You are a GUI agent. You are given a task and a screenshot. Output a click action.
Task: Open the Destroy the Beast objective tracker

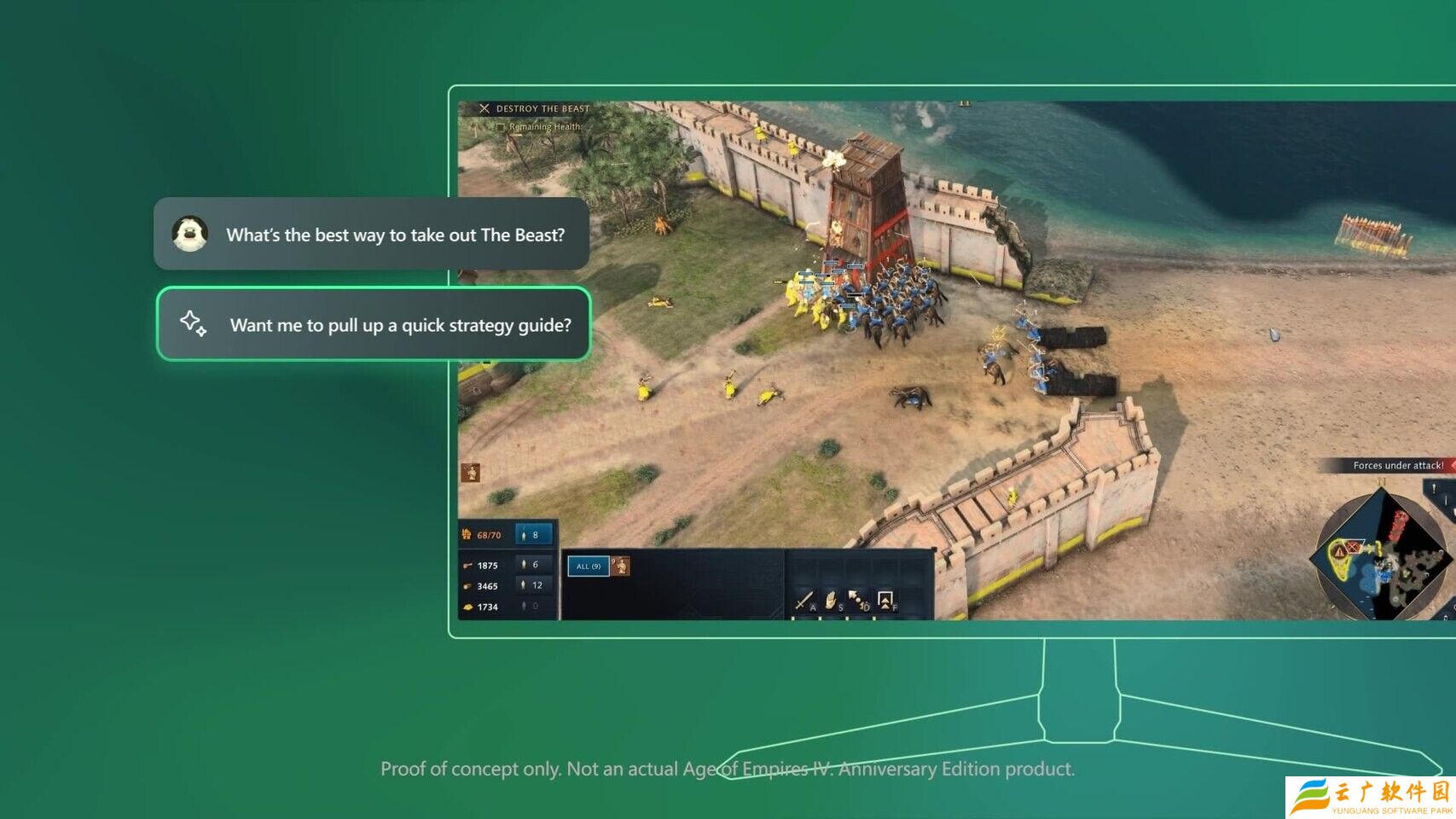[x=534, y=108]
